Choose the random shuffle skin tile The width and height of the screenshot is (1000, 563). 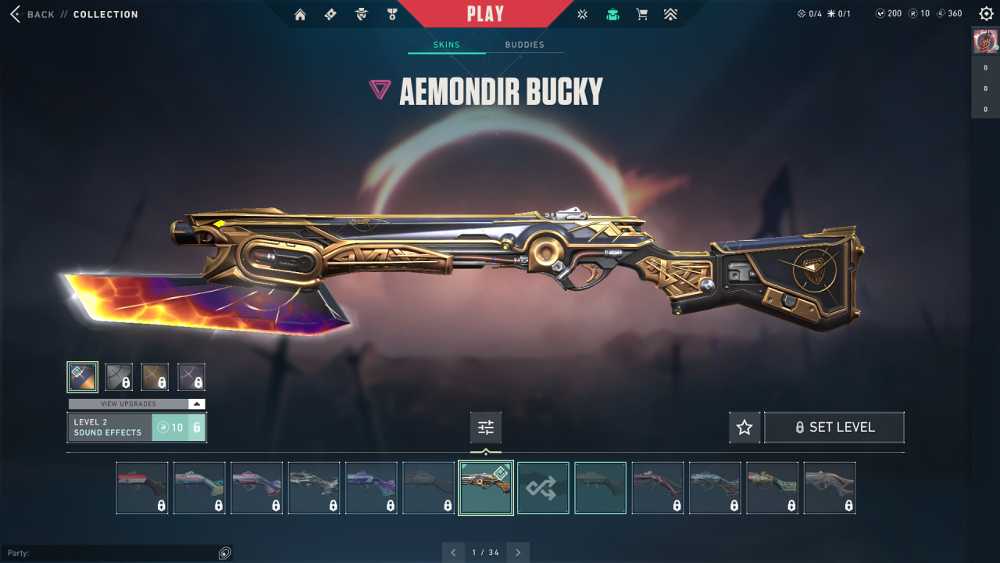click(x=543, y=488)
